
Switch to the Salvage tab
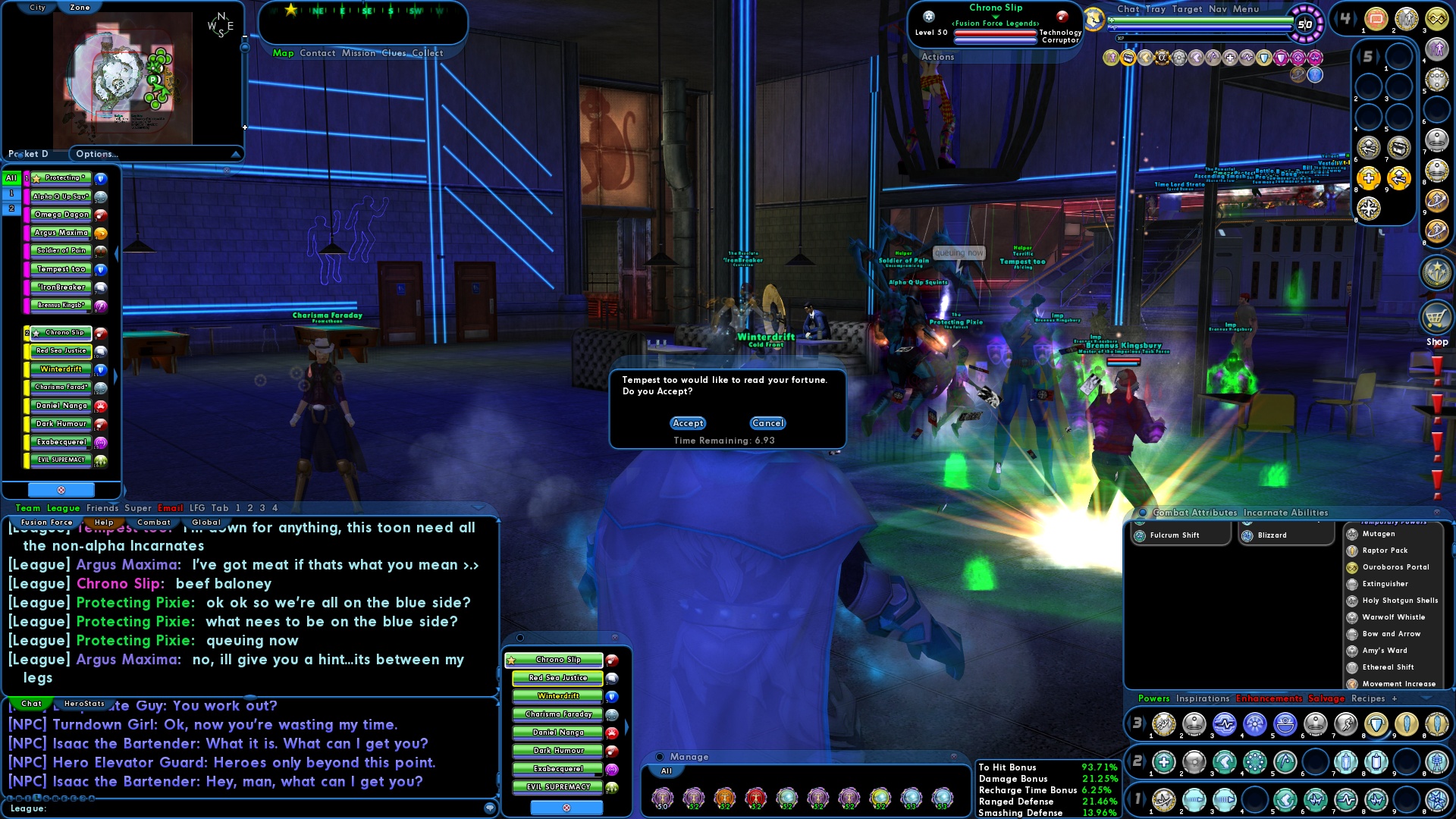[x=1326, y=698]
